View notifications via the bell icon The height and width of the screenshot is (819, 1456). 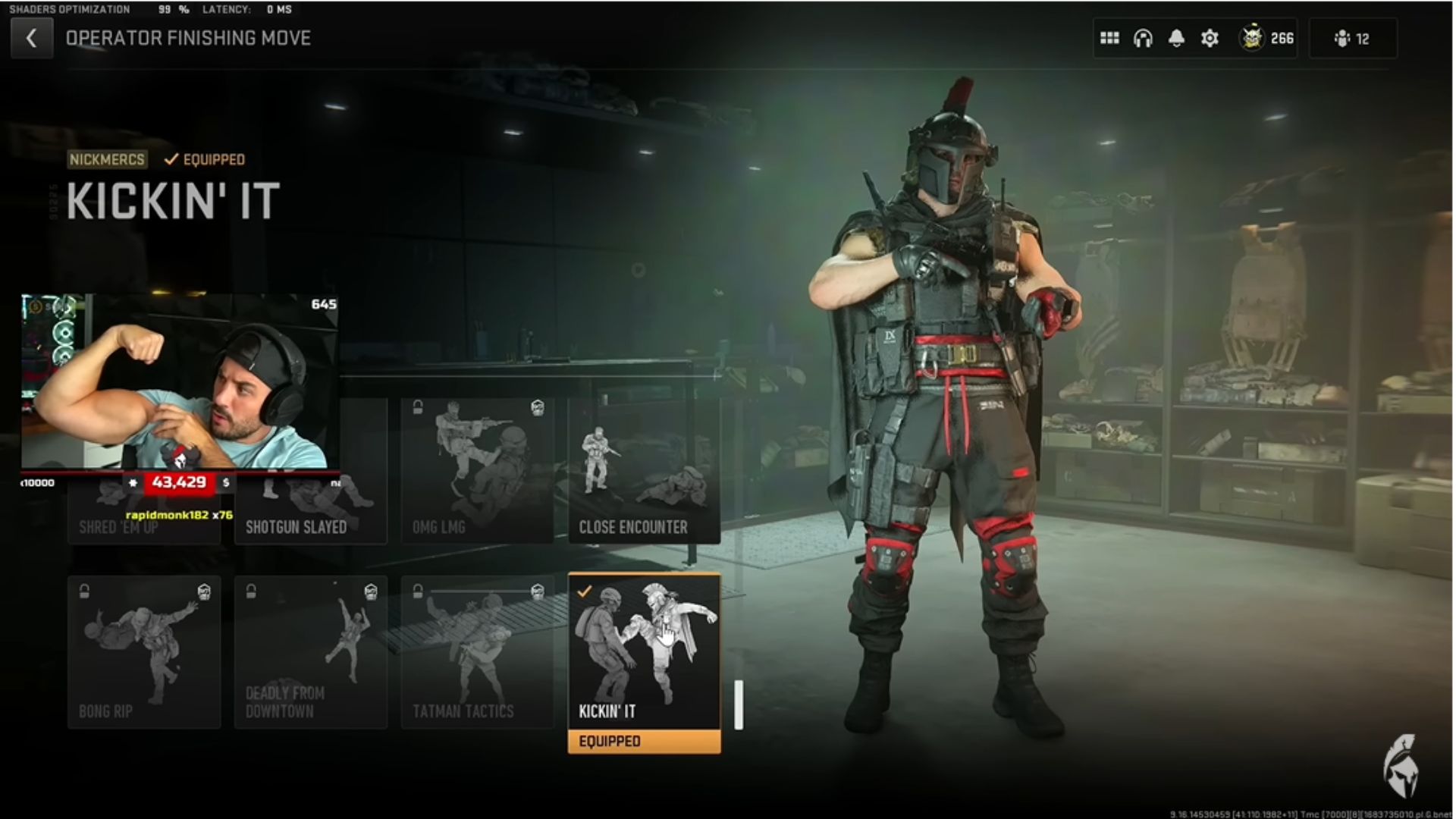tap(1176, 39)
